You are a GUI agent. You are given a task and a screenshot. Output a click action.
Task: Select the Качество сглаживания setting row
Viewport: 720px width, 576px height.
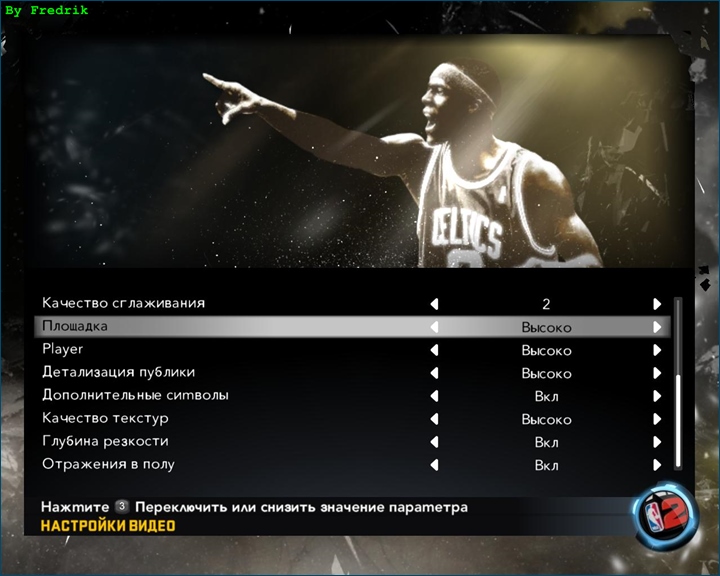click(123, 303)
